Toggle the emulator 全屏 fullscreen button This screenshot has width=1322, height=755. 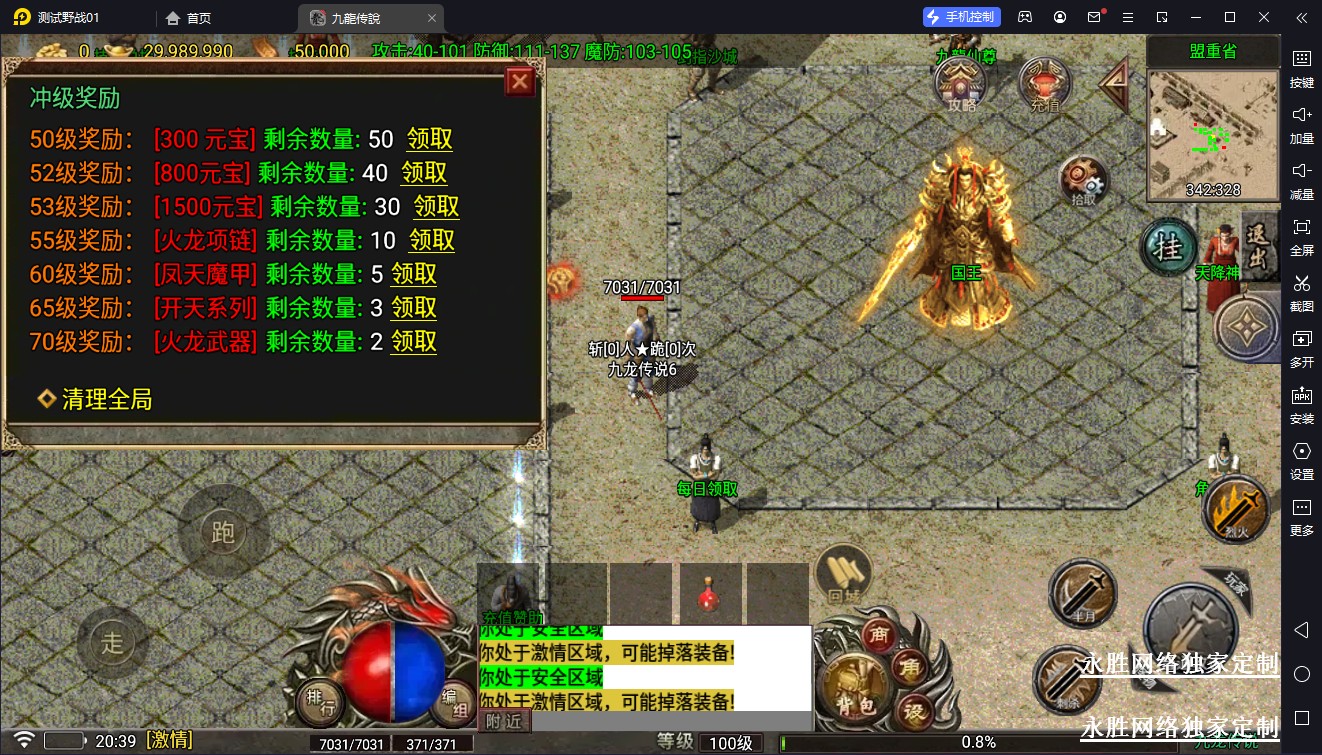point(1301,234)
